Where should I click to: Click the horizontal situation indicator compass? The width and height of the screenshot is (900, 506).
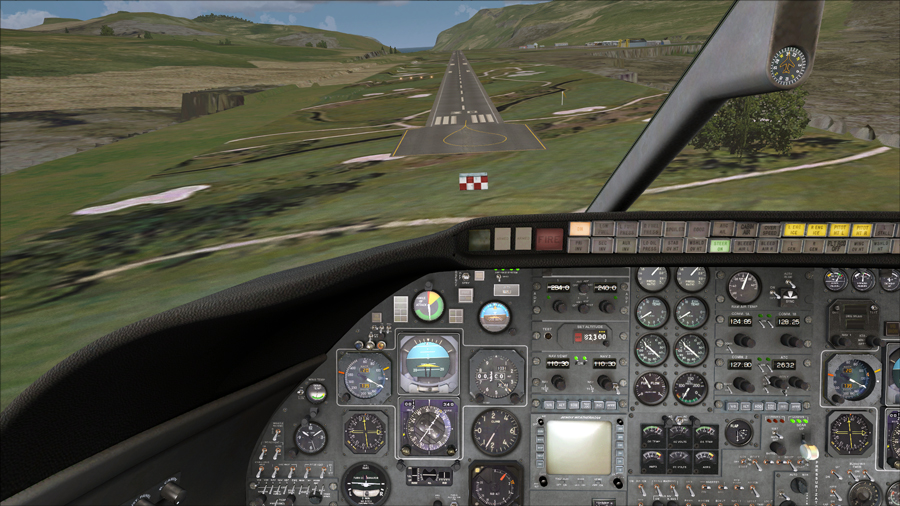pos(429,426)
